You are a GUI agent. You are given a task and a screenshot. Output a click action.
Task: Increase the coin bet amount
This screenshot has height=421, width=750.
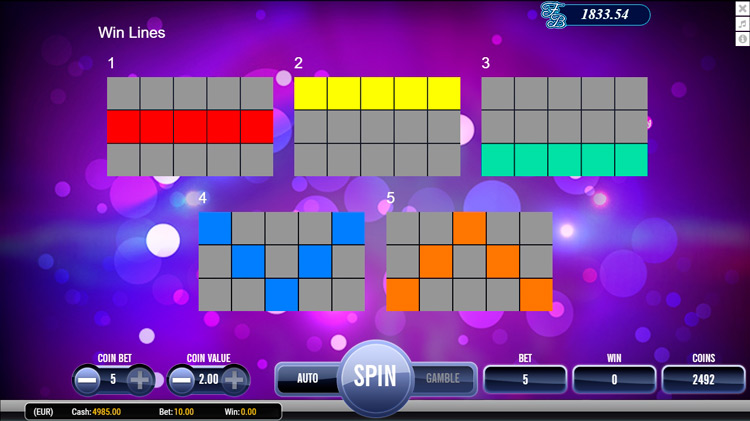(140, 380)
